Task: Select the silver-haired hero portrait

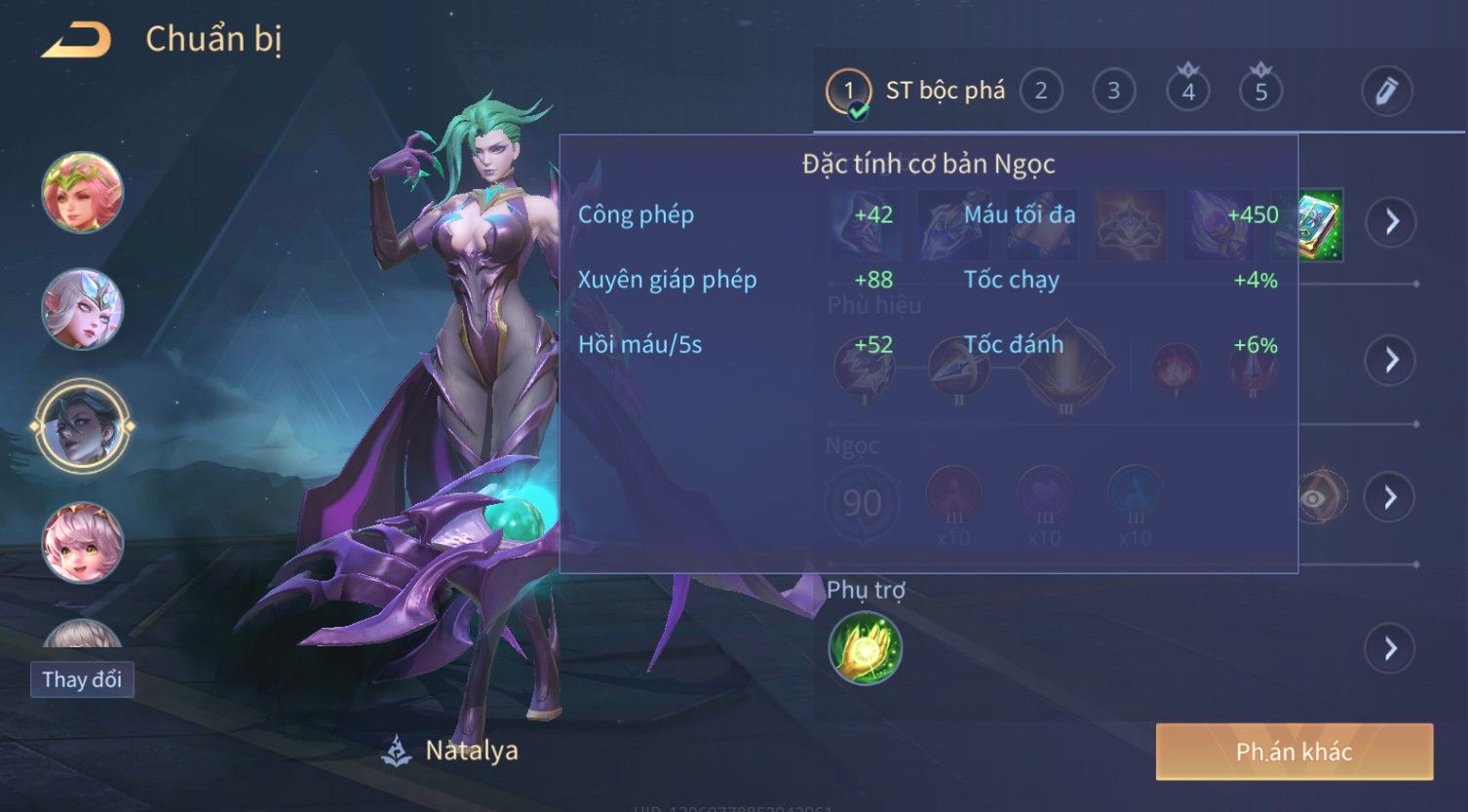Action: click(83, 309)
